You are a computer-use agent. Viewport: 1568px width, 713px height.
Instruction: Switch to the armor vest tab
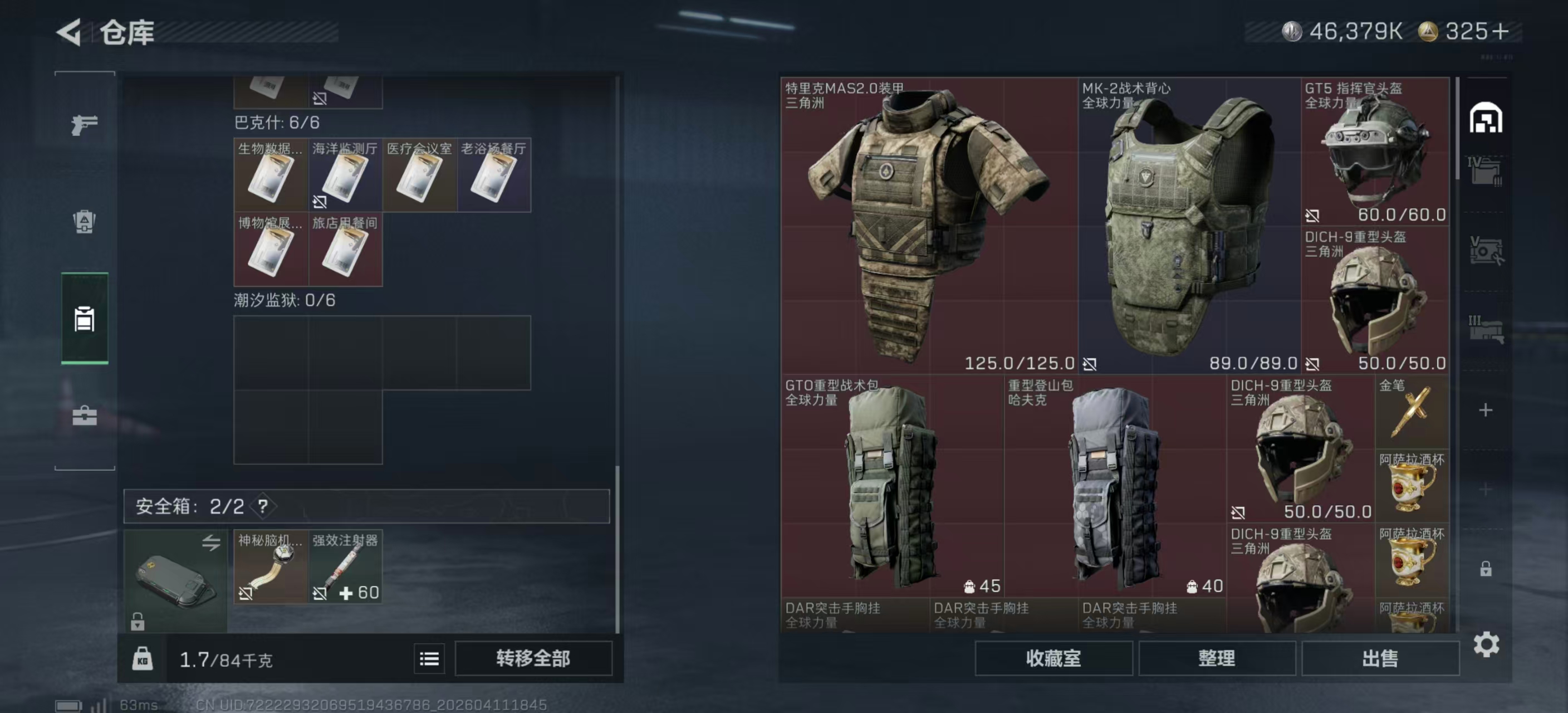84,221
